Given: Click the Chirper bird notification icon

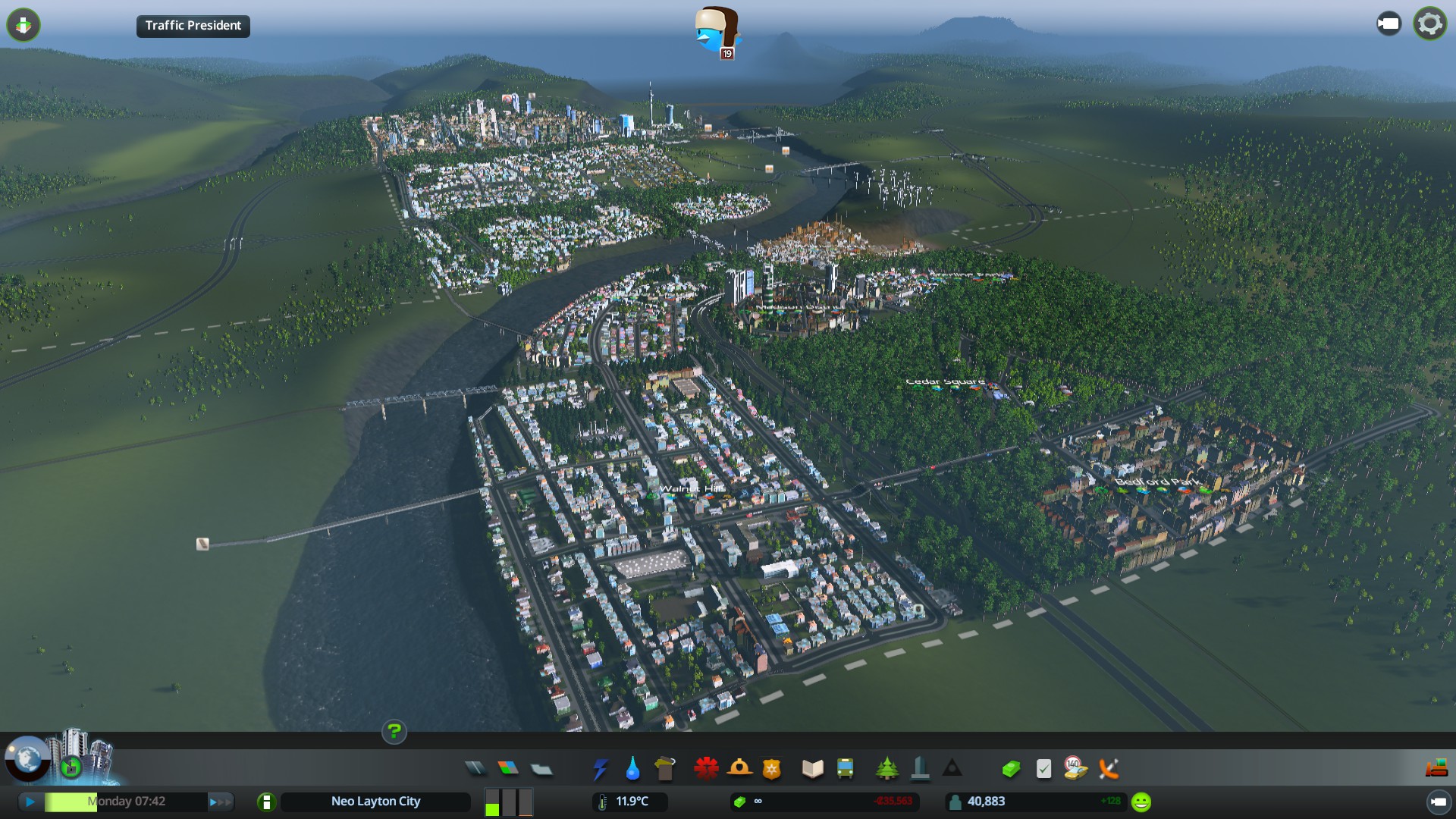Looking at the screenshot, I should [715, 32].
